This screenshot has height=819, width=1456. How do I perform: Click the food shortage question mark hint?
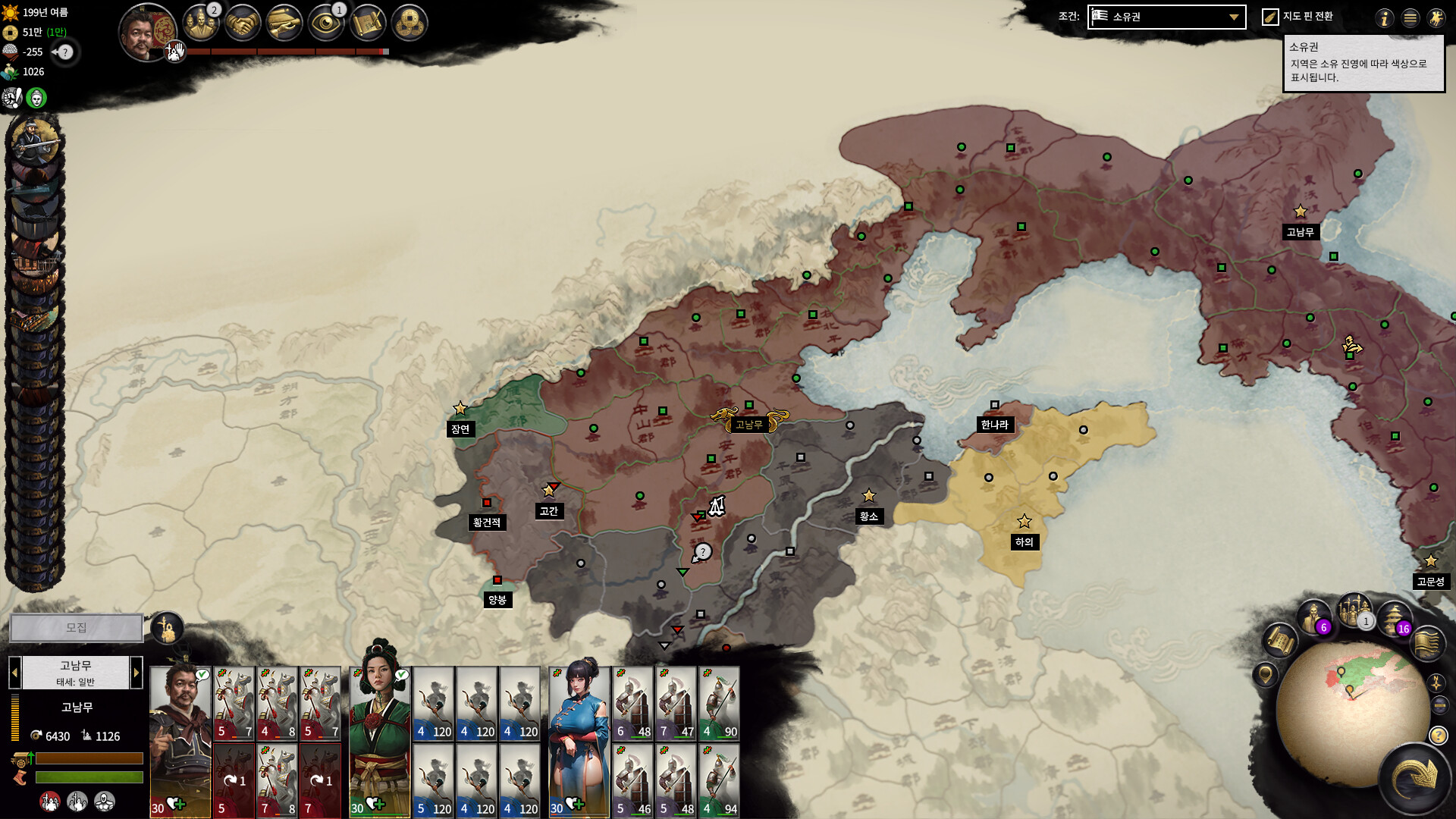(x=66, y=52)
